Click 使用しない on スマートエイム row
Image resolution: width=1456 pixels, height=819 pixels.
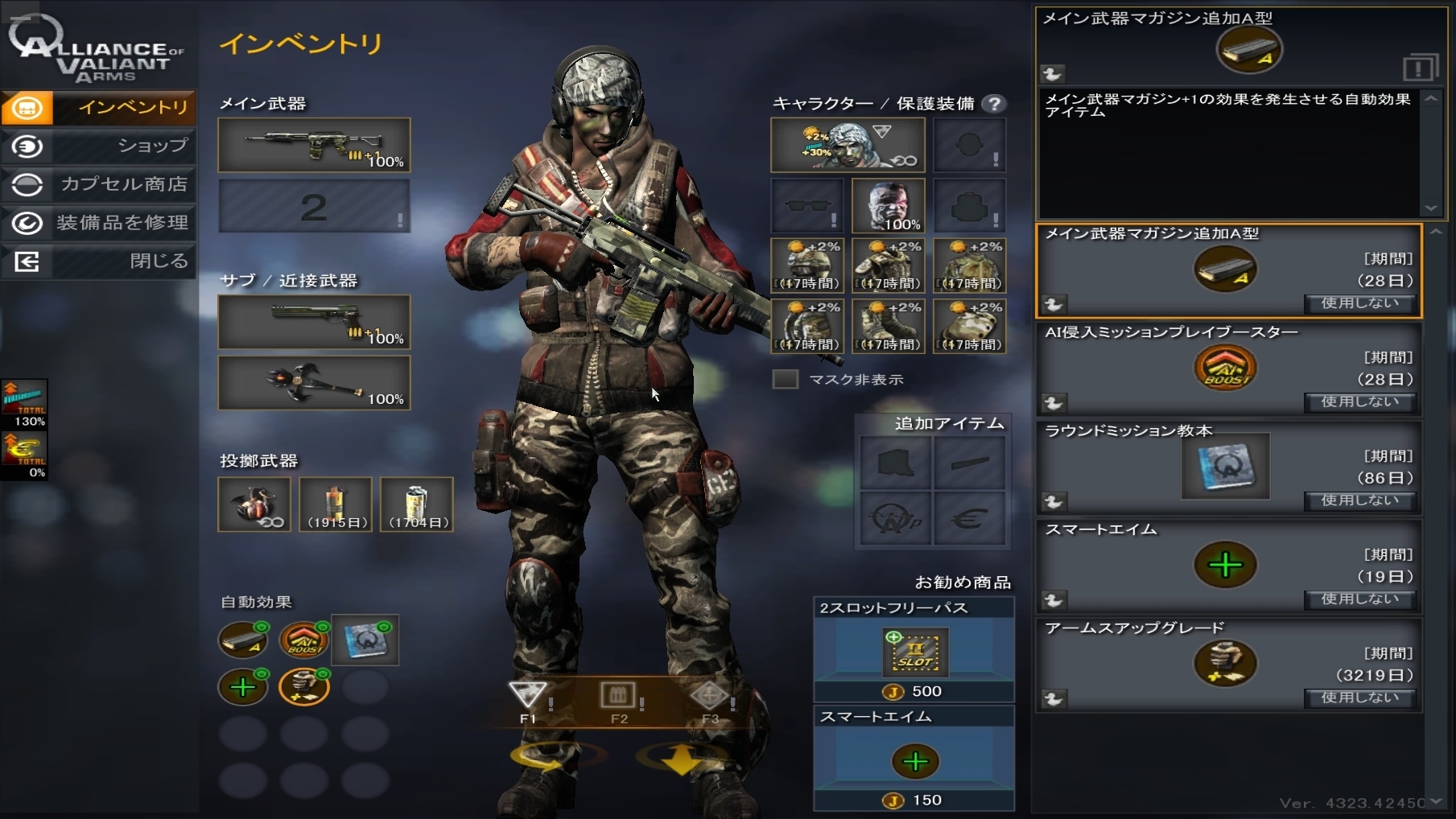[1359, 599]
